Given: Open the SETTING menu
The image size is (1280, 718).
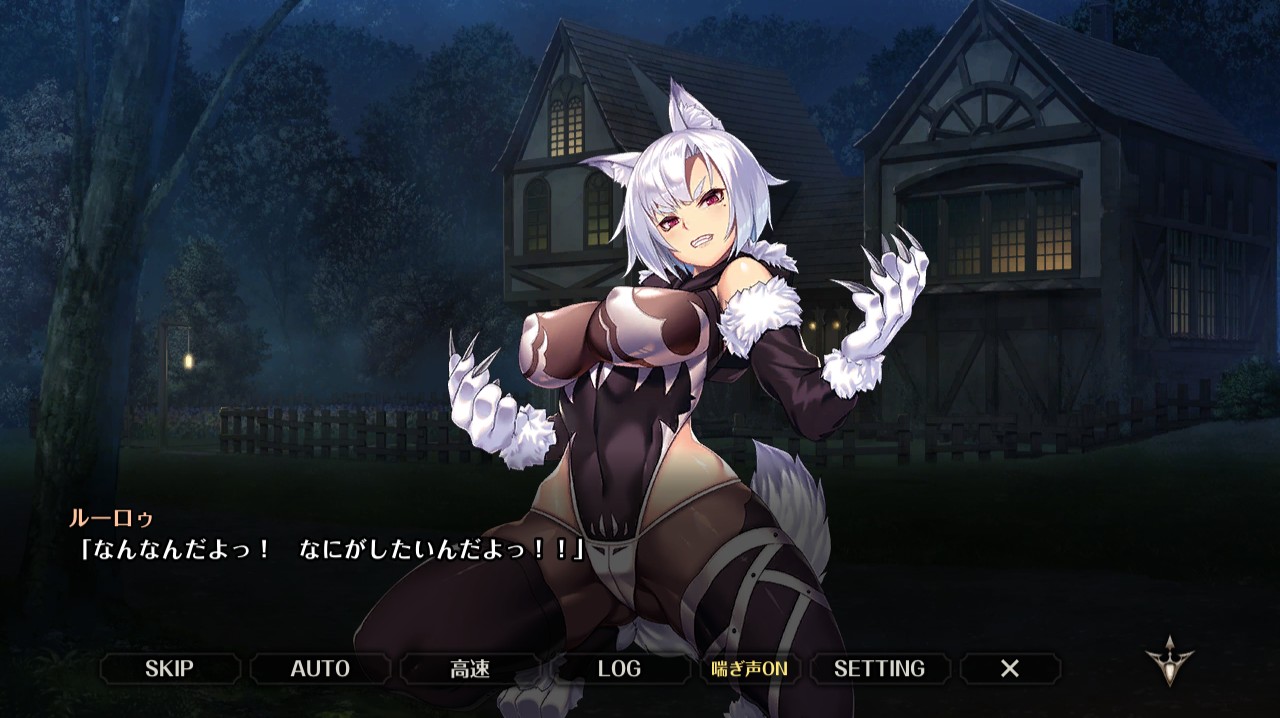Looking at the screenshot, I should coord(879,668).
